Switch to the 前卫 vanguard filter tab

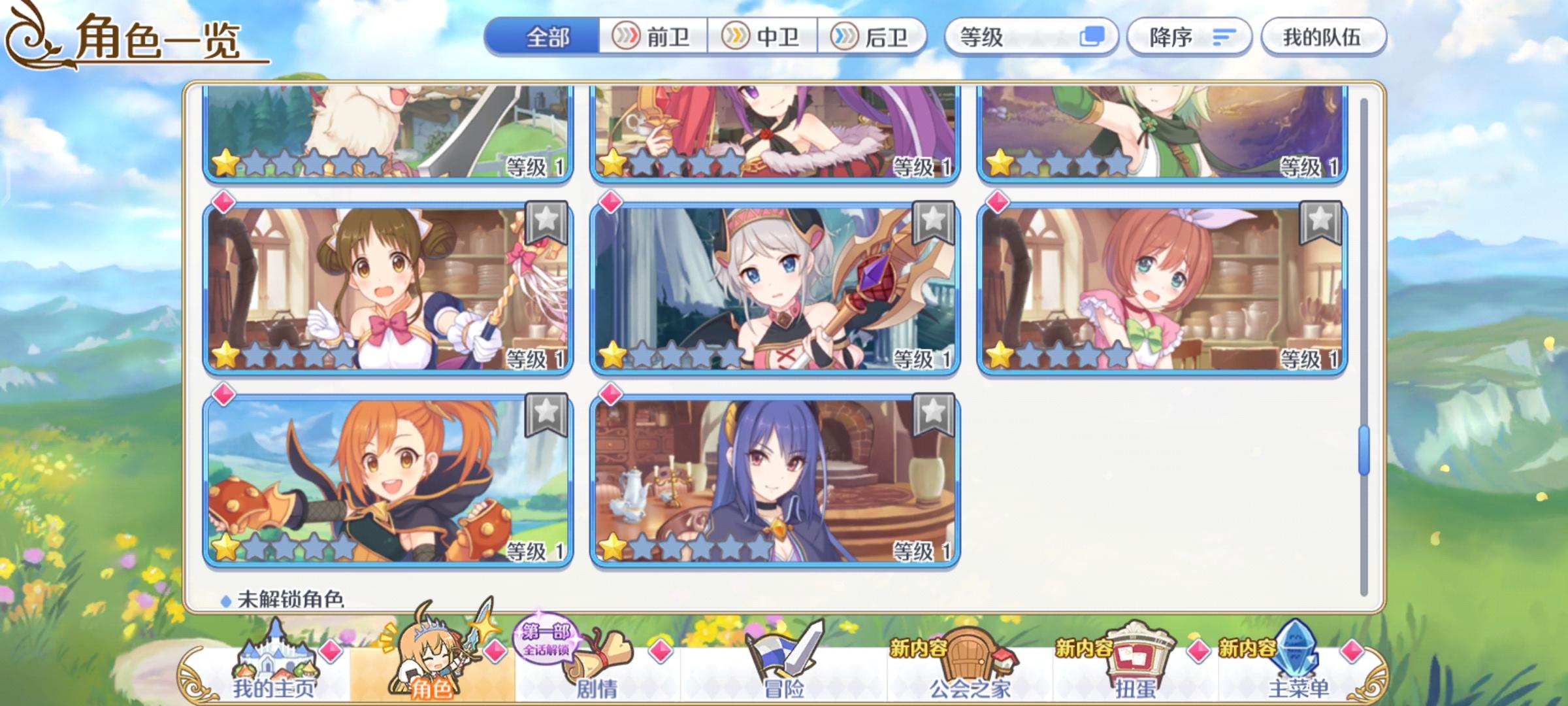tap(653, 37)
